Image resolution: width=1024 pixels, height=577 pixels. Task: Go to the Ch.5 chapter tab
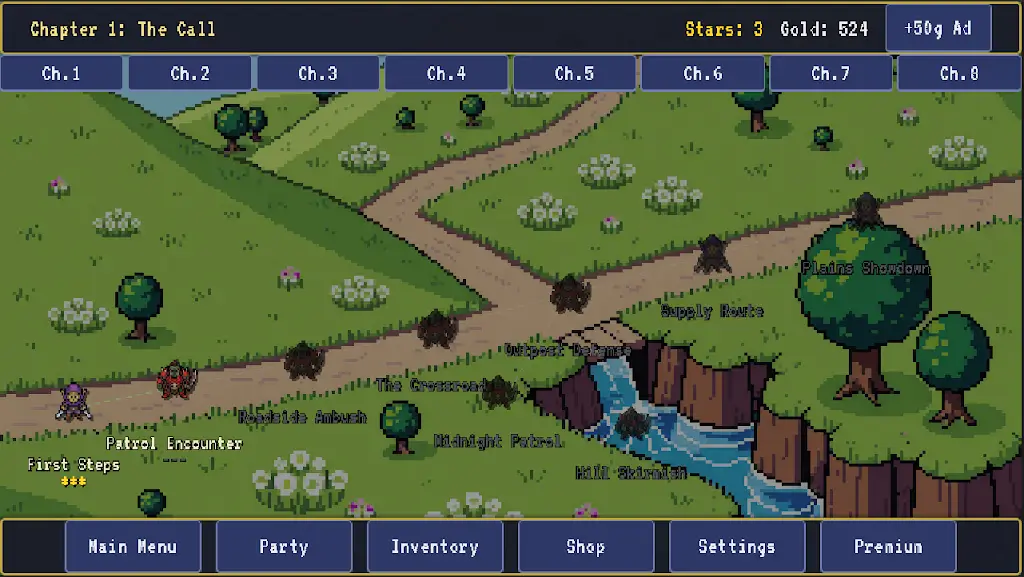(x=574, y=73)
